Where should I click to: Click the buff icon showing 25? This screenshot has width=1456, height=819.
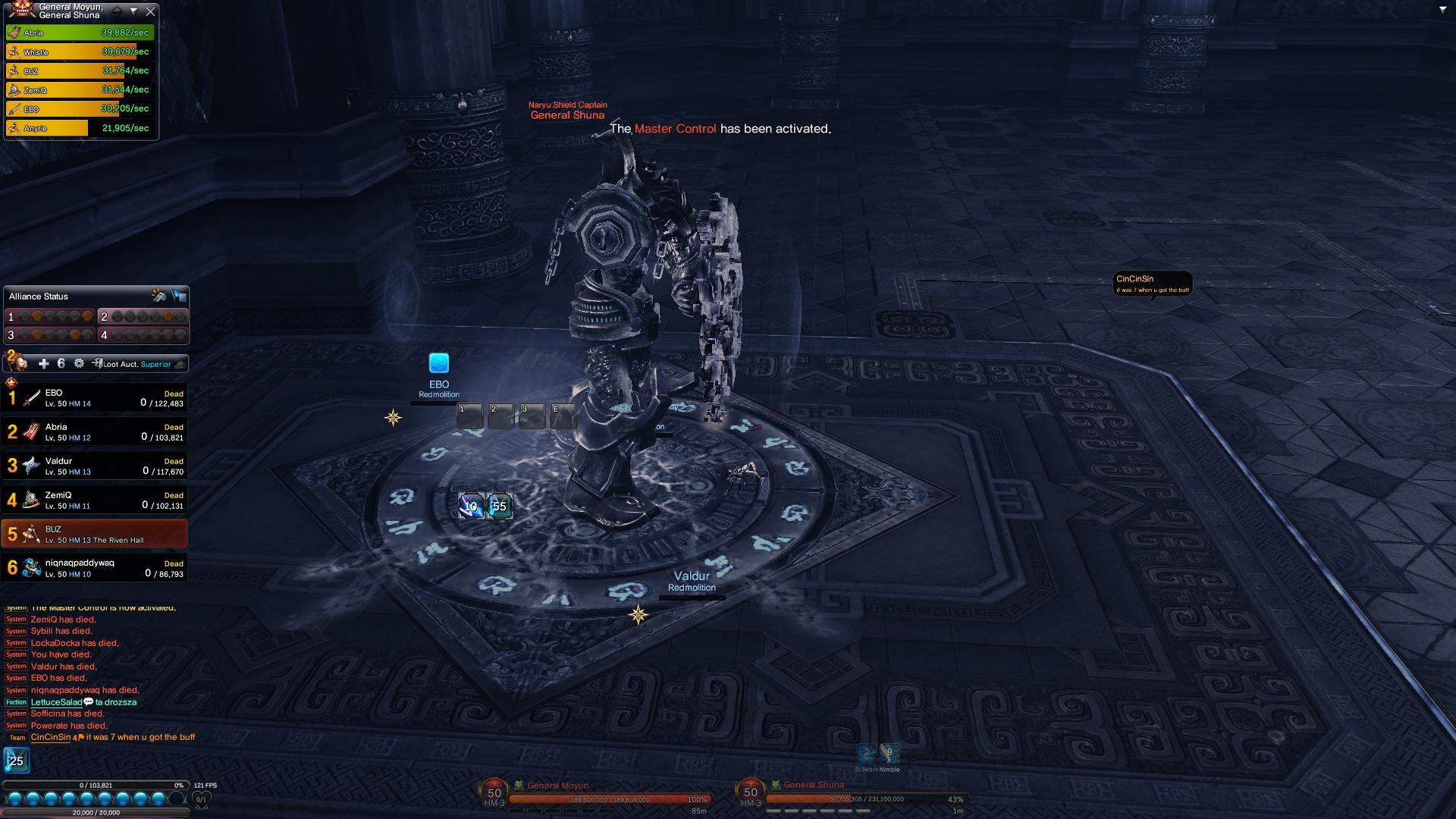point(16,761)
